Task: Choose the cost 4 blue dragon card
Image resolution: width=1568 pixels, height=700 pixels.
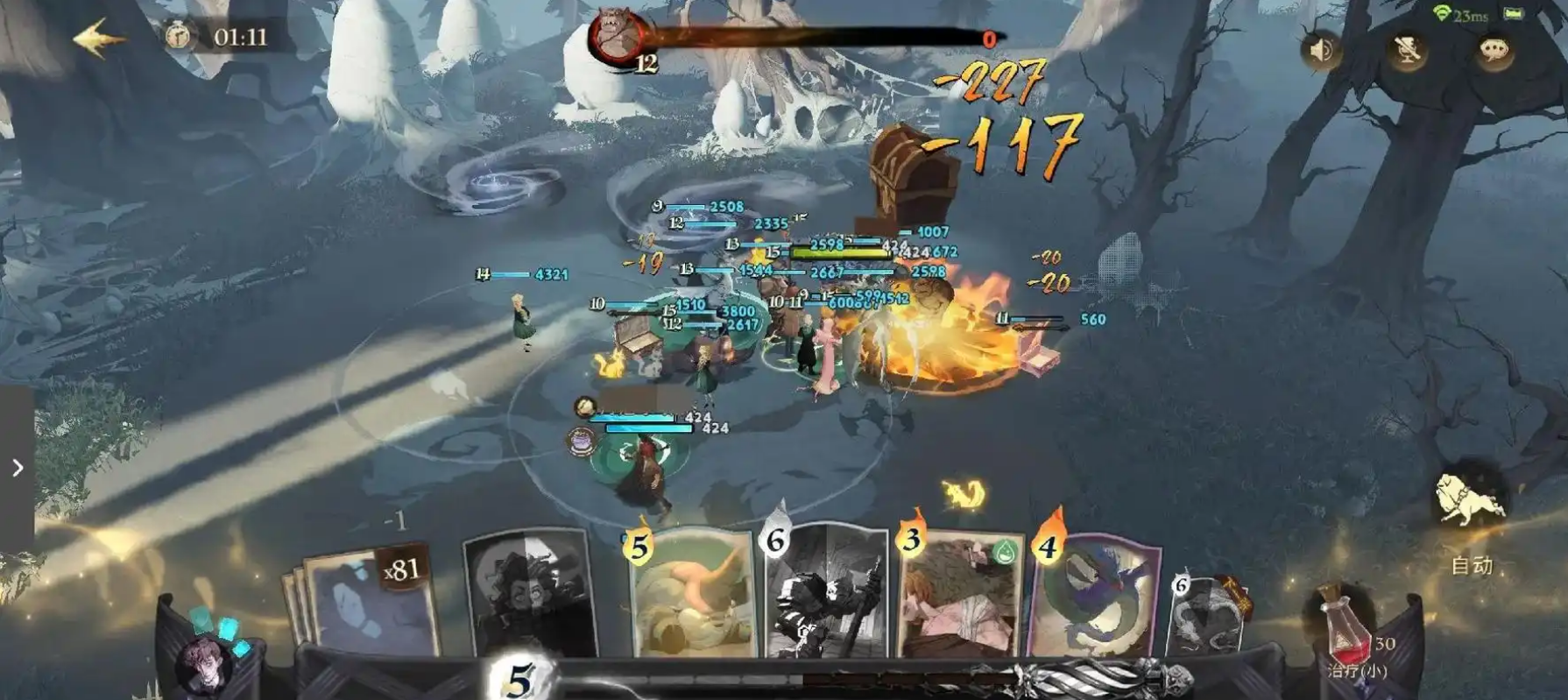Action: [x=1097, y=594]
